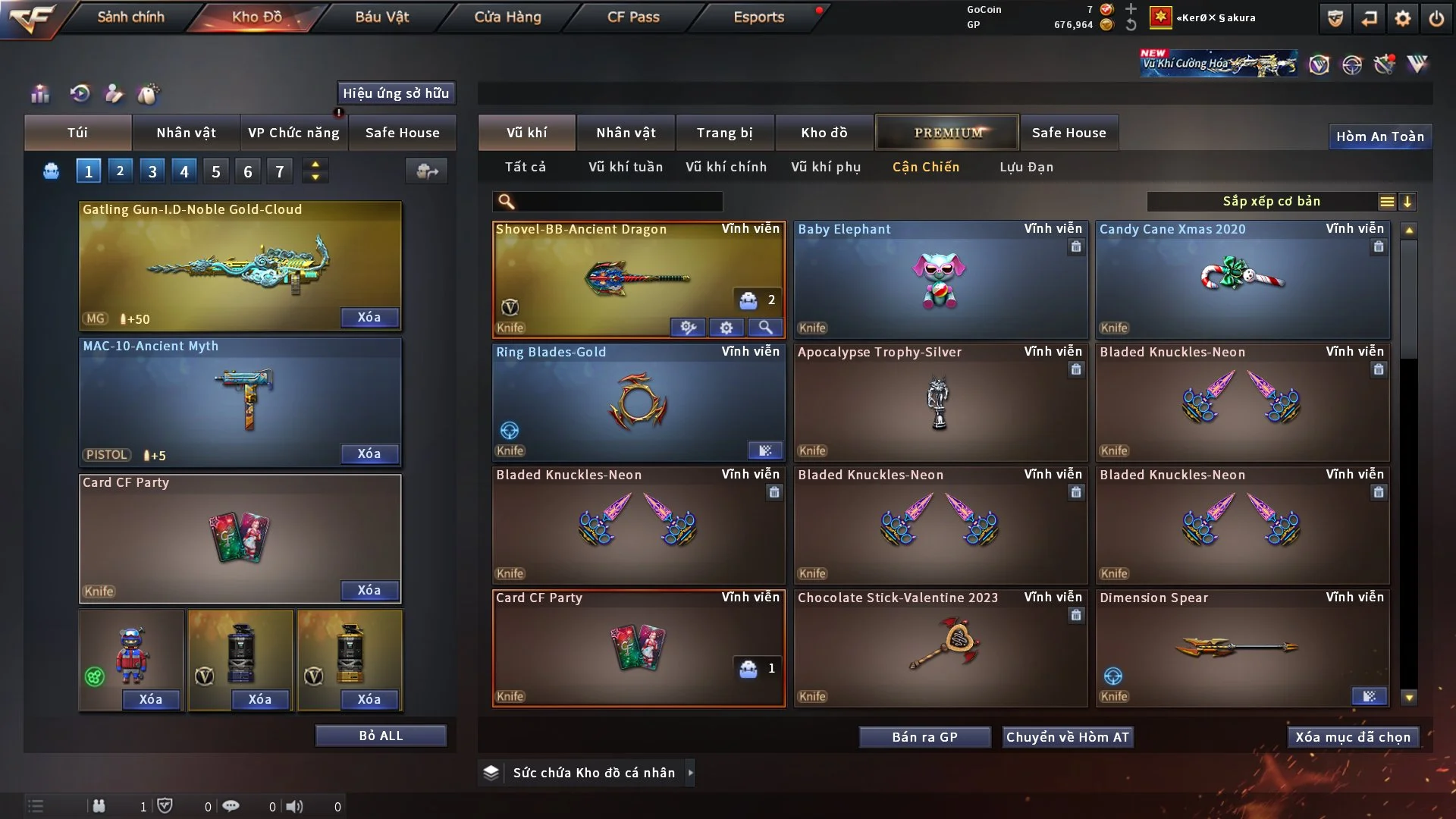This screenshot has height=819, width=1456.
Task: Select the Dimension Spear weapon
Action: pyautogui.click(x=1242, y=649)
